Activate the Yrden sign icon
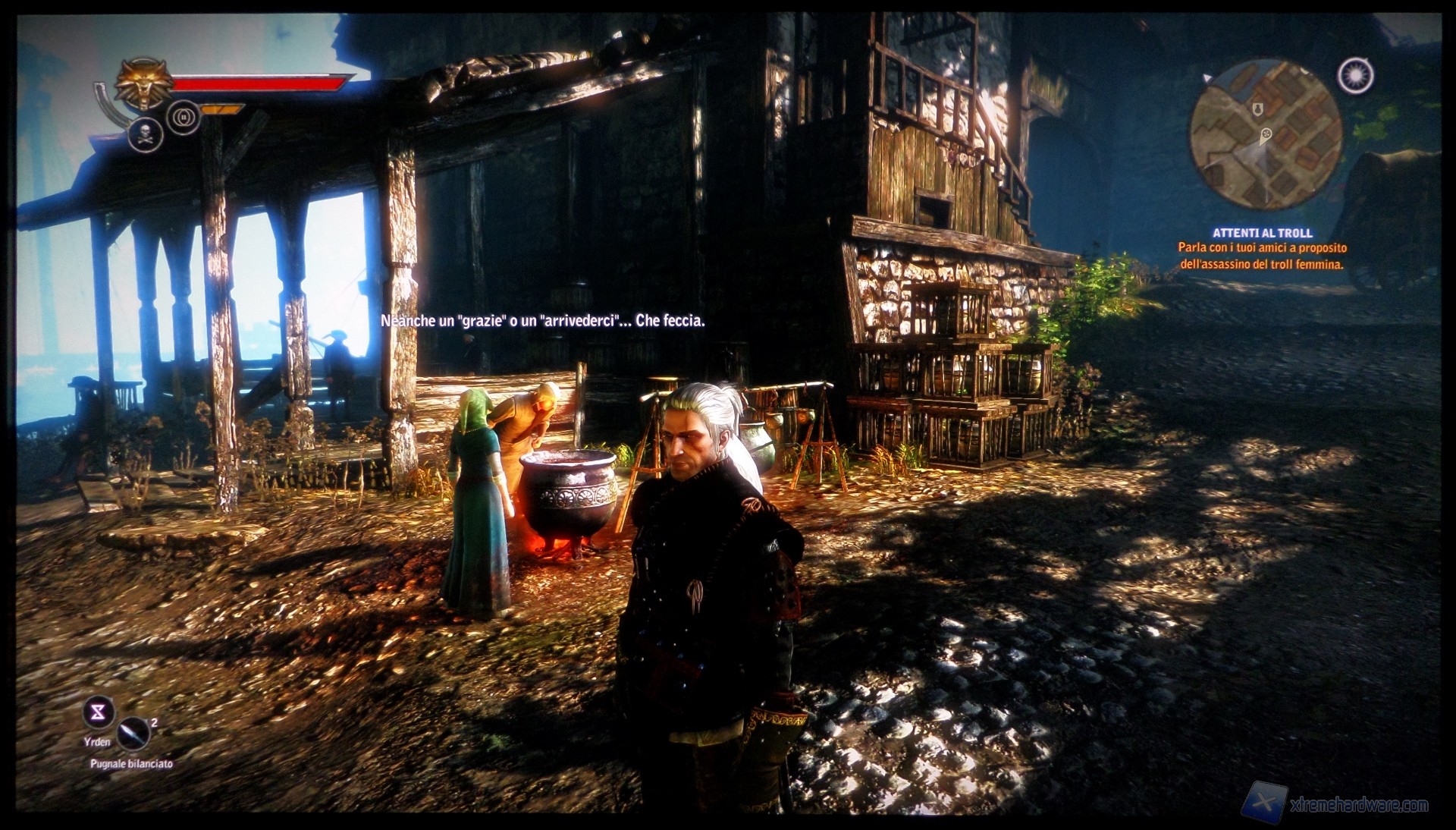Image resolution: width=1456 pixels, height=830 pixels. coord(98,713)
